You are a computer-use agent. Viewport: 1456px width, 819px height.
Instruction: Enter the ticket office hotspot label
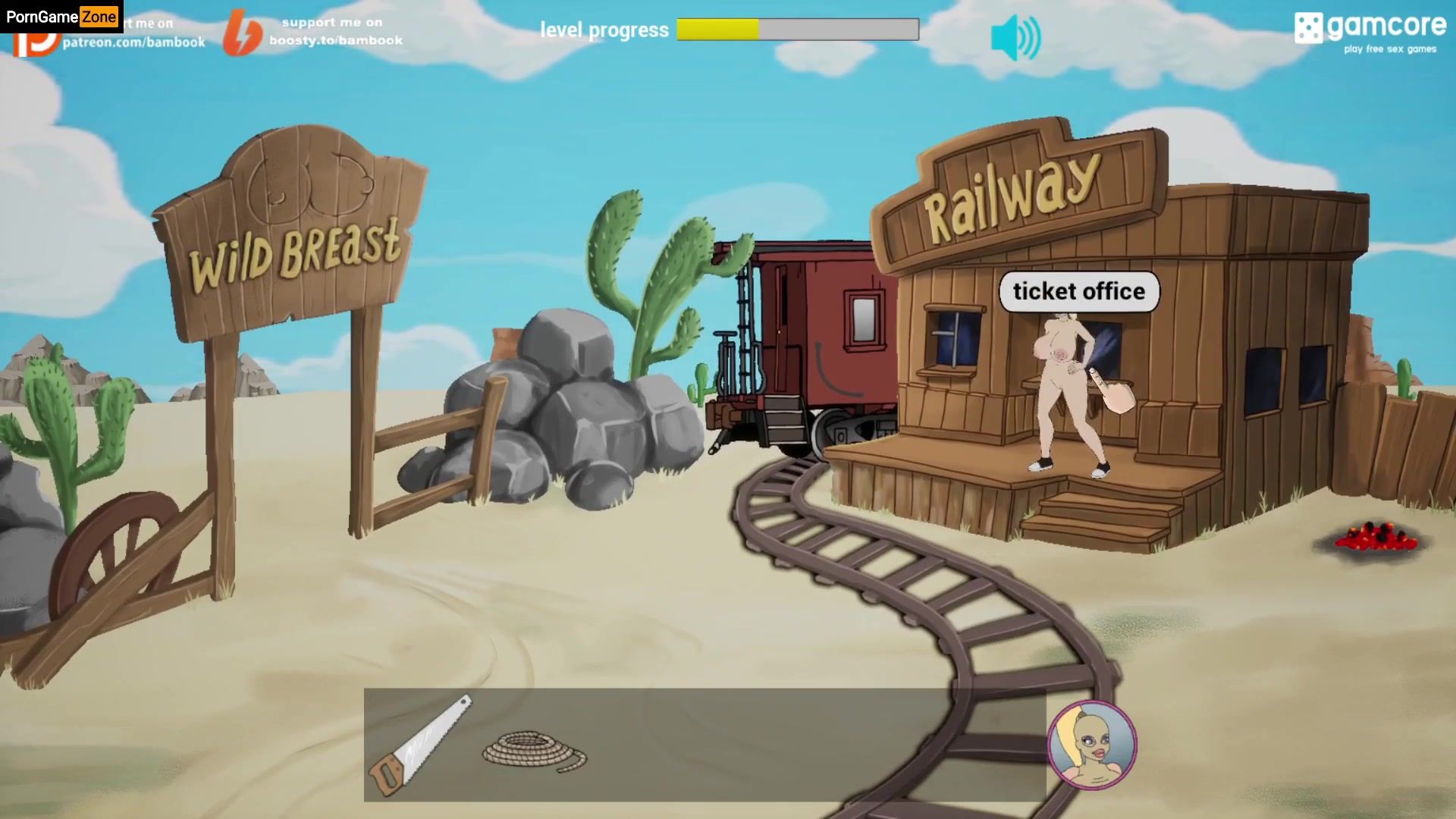tap(1078, 291)
